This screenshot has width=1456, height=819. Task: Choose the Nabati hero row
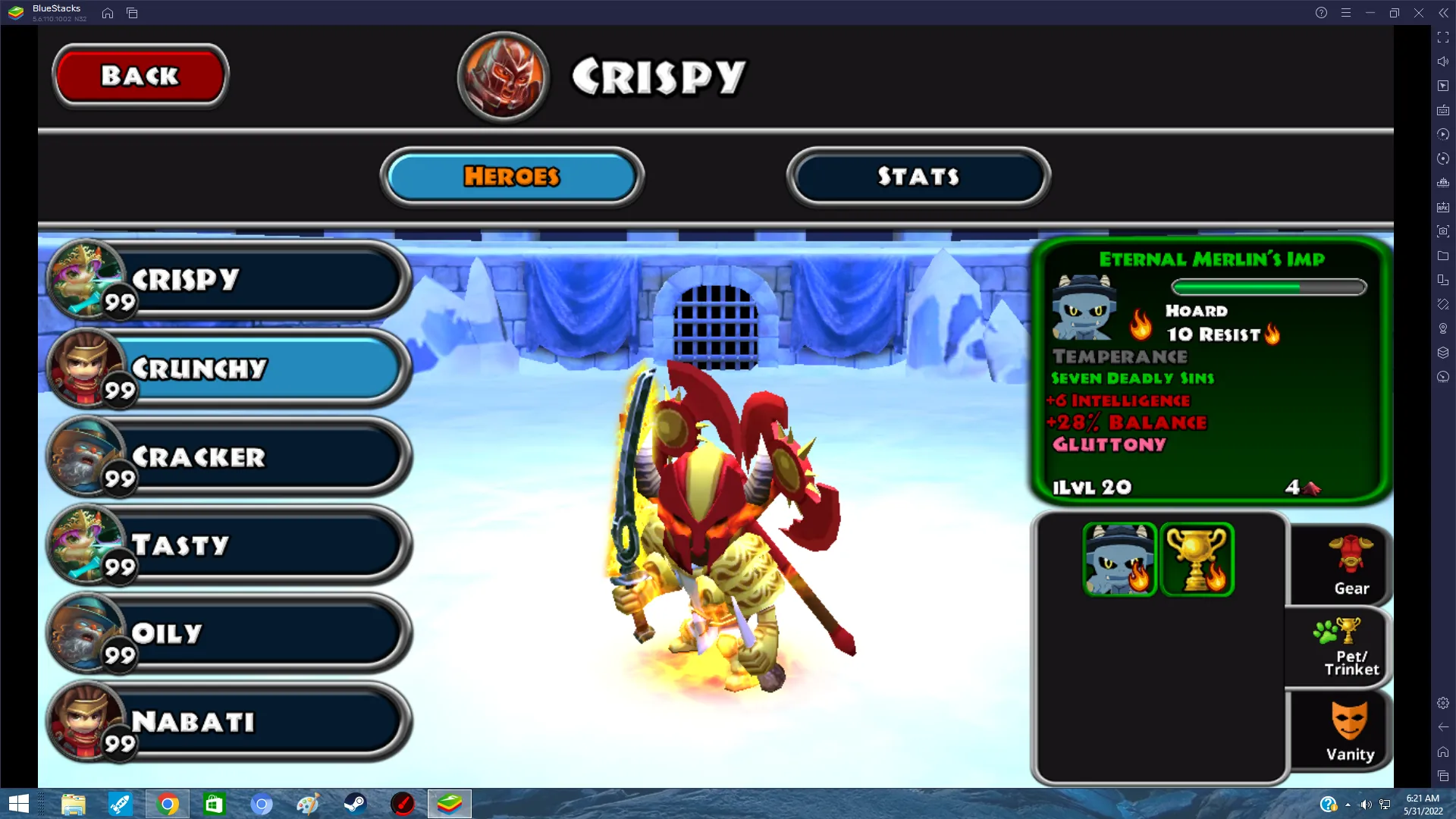(x=227, y=721)
